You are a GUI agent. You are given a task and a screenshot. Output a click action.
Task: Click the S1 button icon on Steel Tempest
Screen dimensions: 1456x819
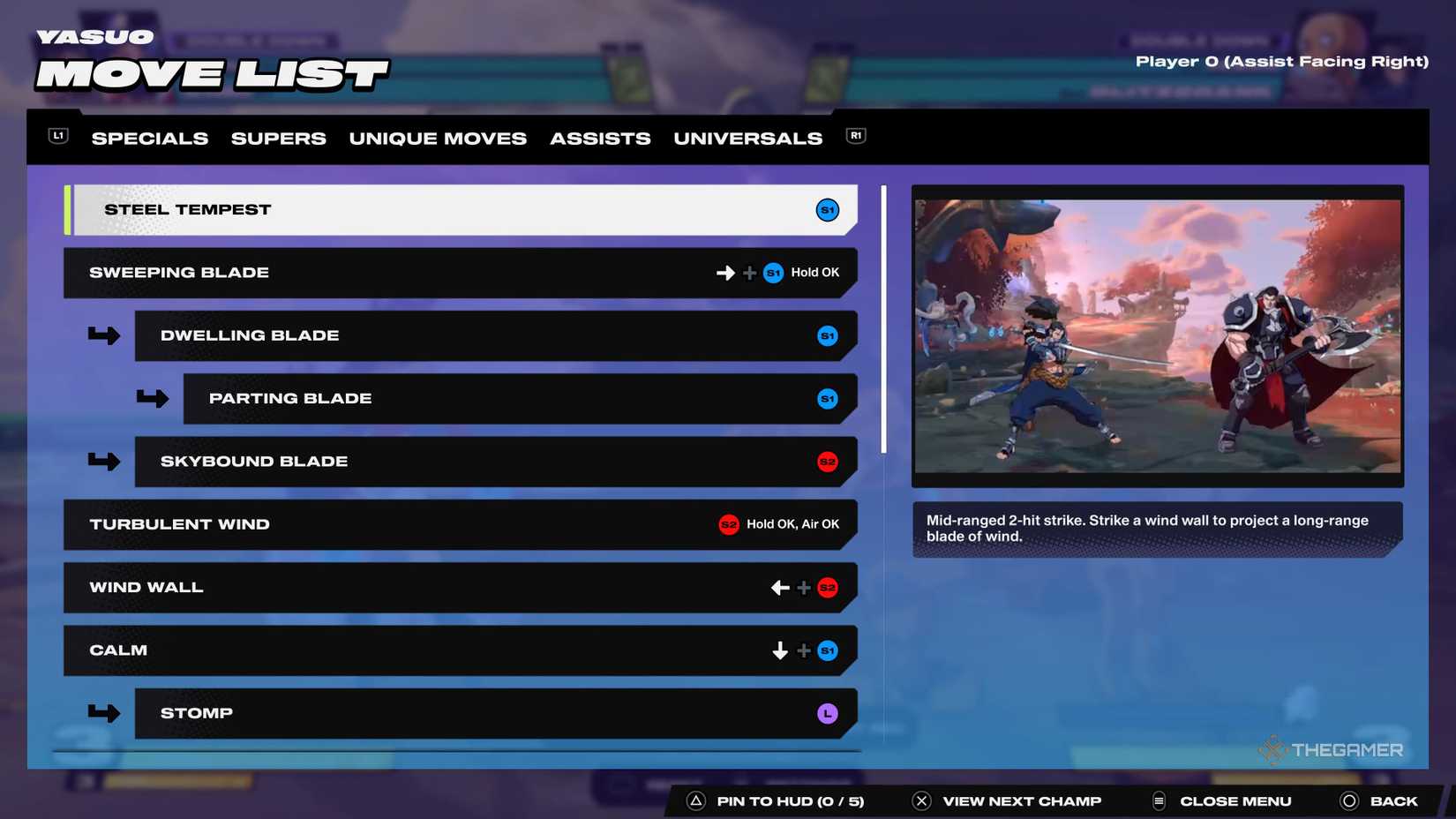827,210
